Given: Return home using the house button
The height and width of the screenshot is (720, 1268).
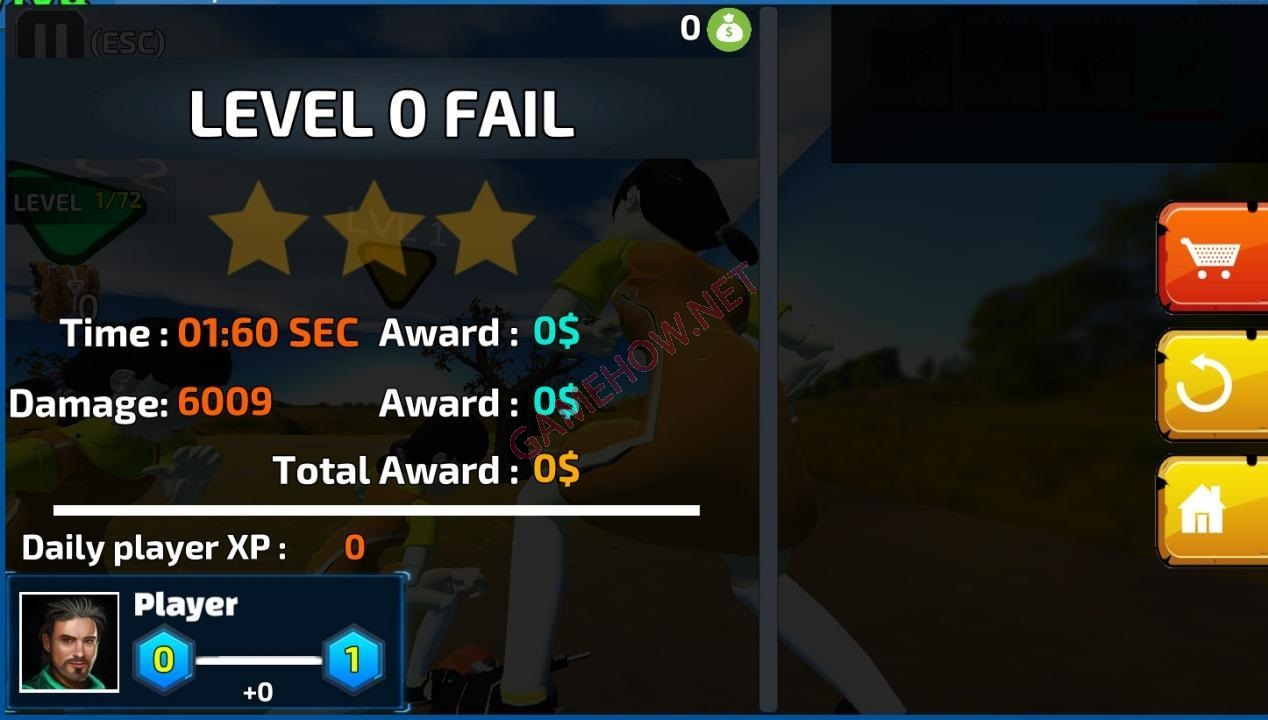Looking at the screenshot, I should (x=1212, y=510).
